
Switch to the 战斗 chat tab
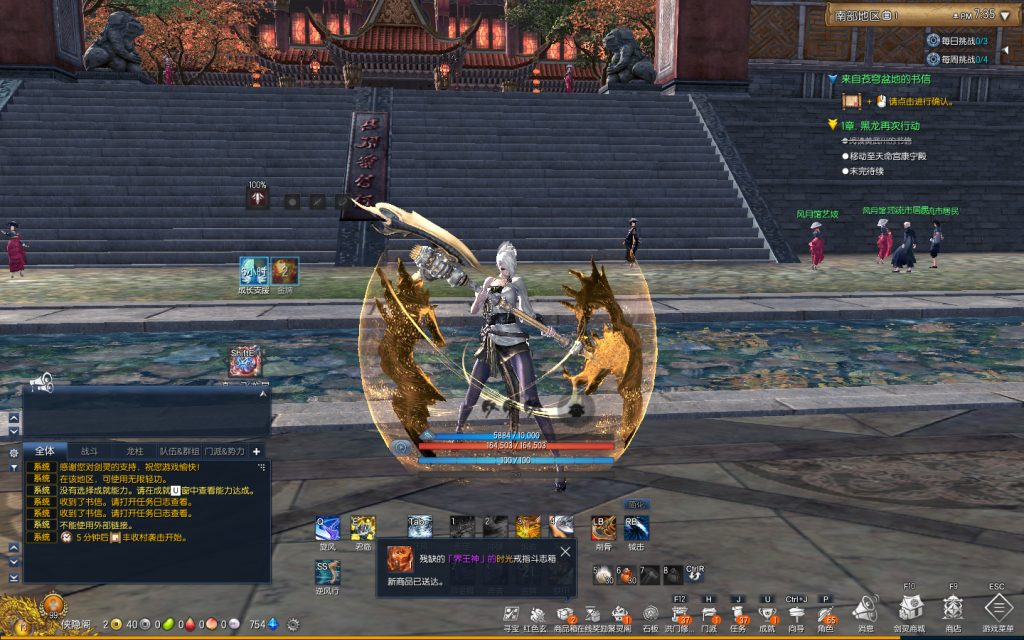[89, 451]
